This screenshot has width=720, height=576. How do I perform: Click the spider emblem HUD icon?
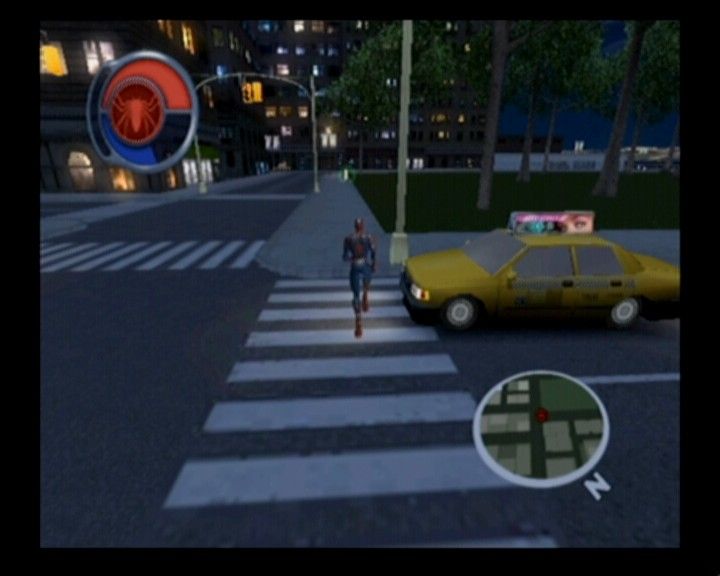click(132, 111)
